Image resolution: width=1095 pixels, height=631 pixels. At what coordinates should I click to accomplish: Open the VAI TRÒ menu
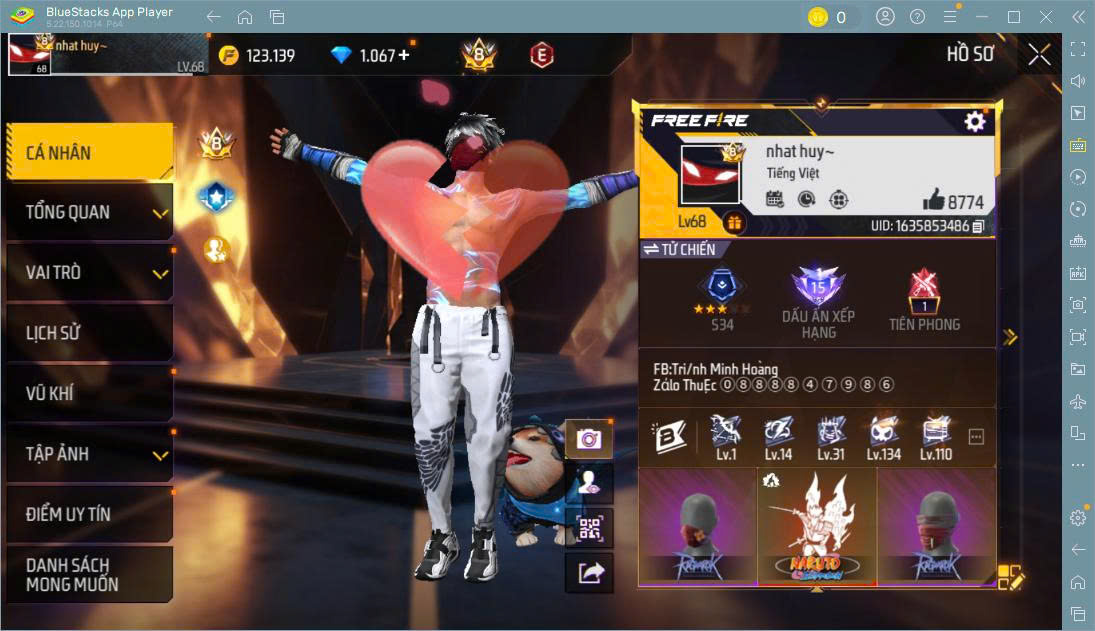pos(89,273)
